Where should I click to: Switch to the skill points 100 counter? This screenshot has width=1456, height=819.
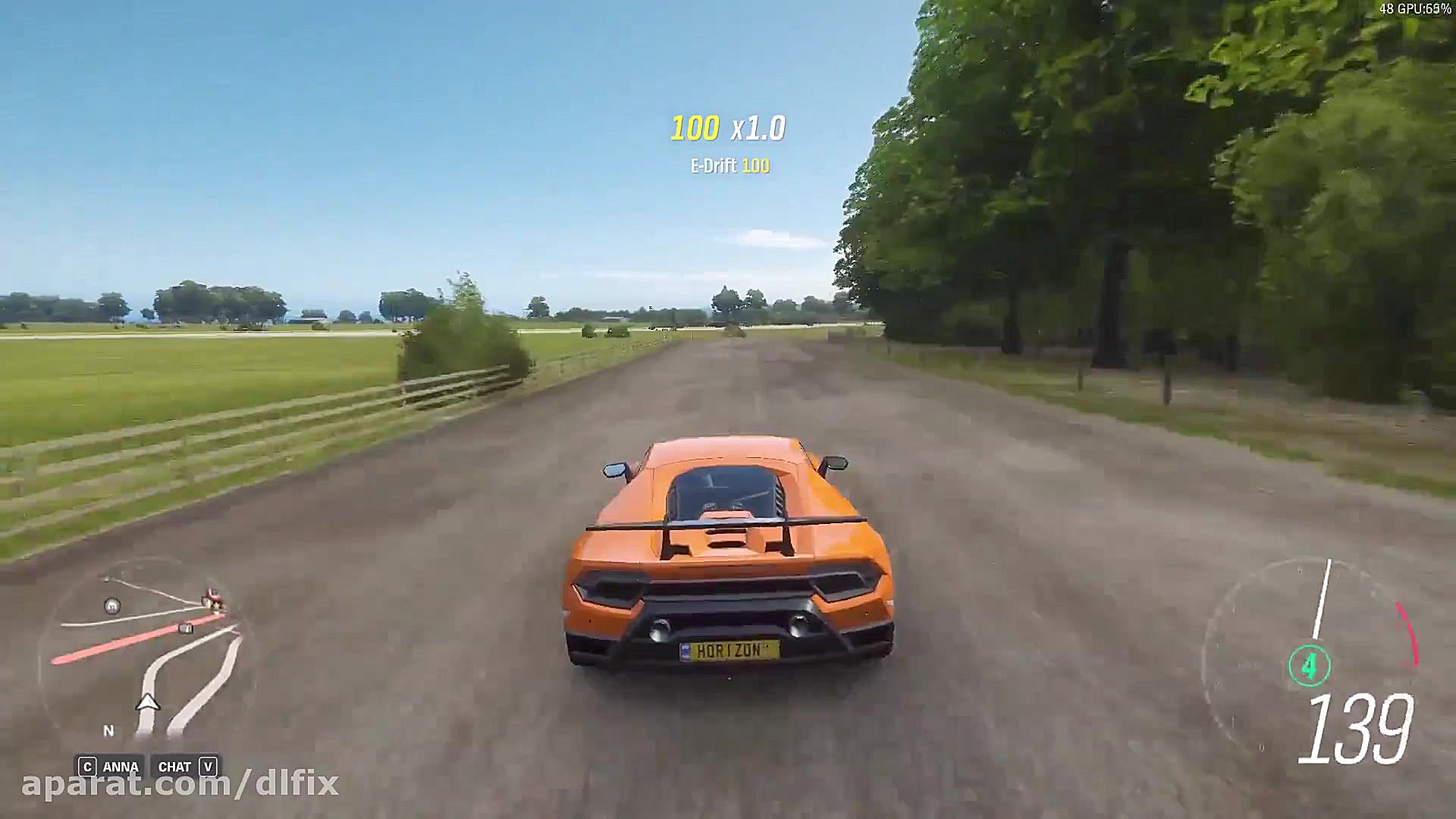coord(696,127)
